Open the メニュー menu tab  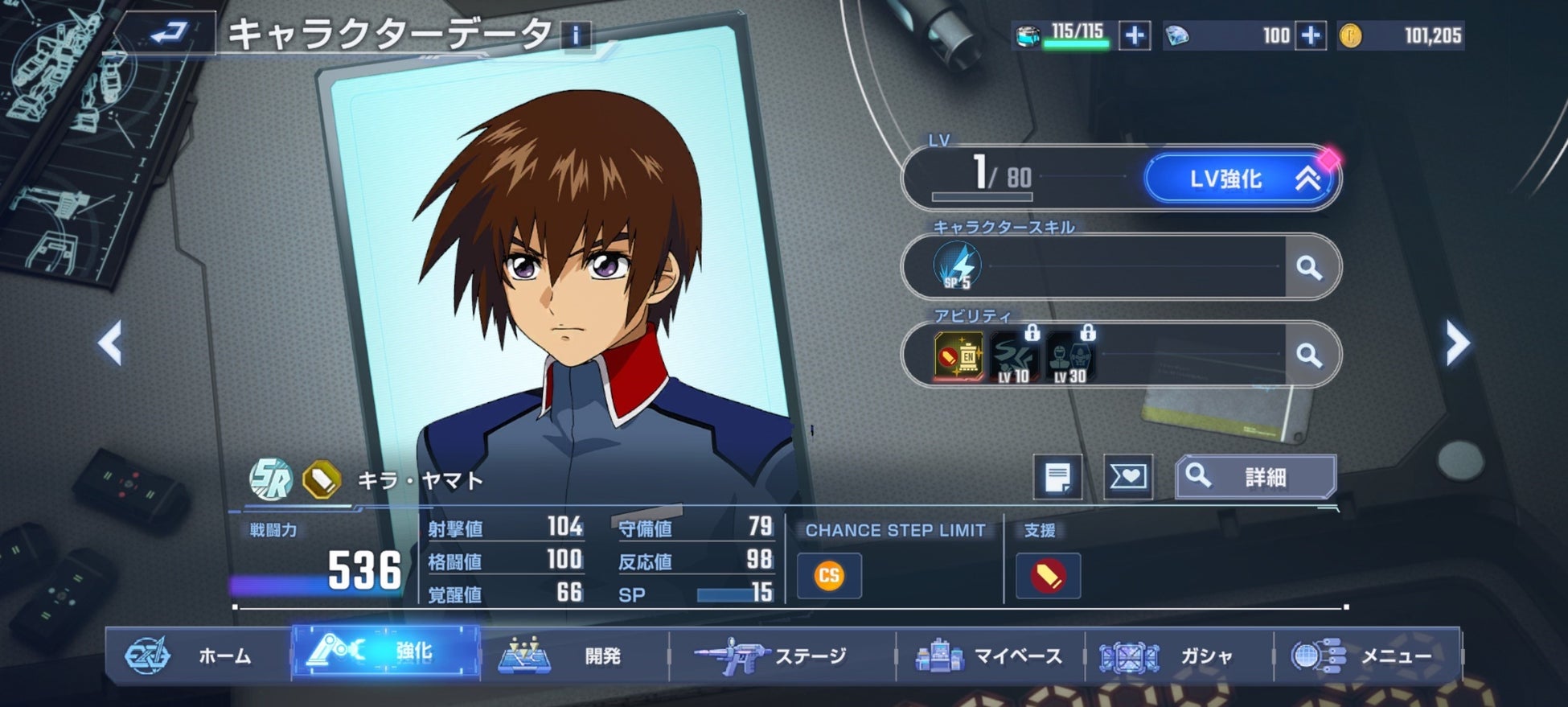pyautogui.click(x=1365, y=656)
